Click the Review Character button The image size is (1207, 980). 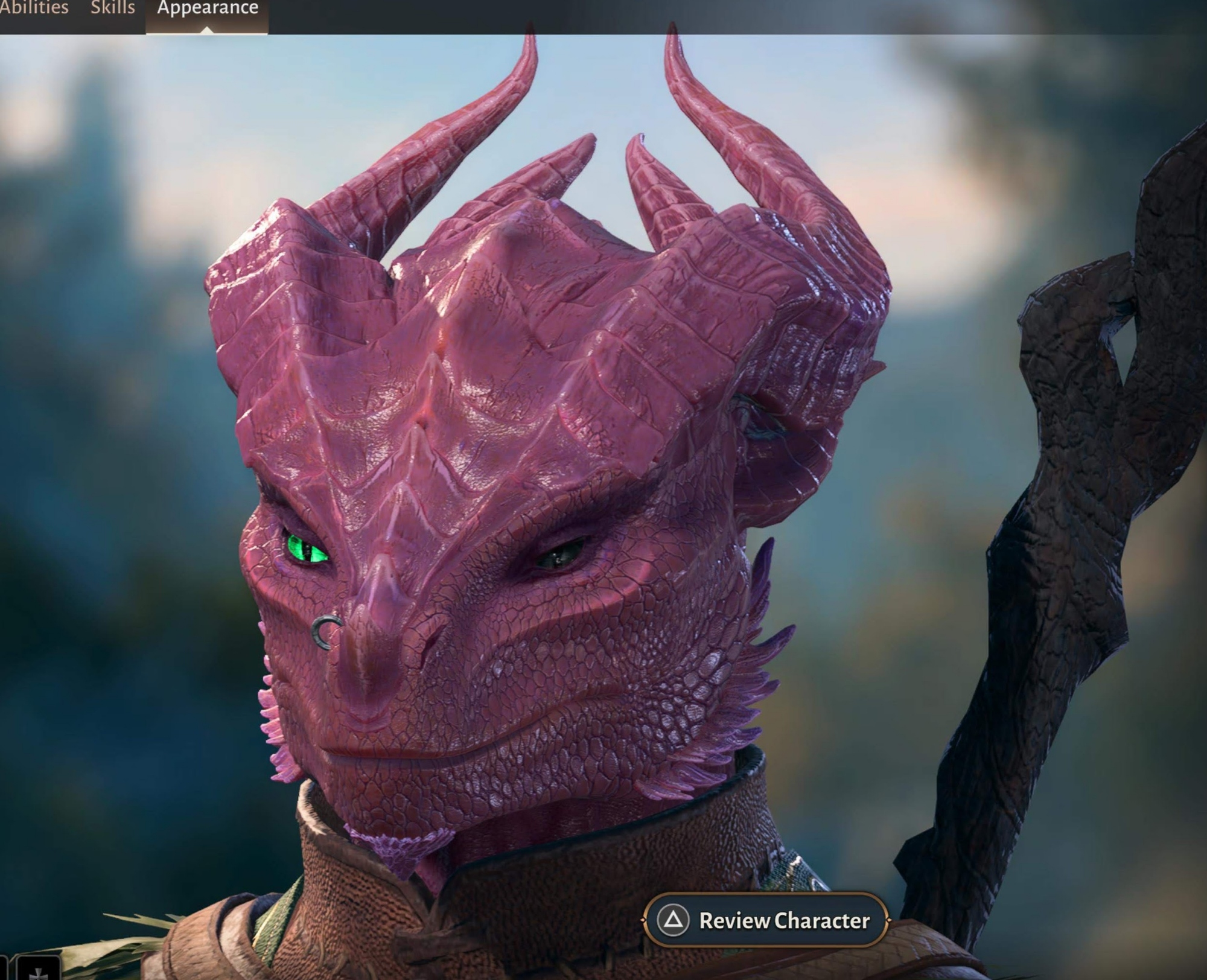click(766, 920)
